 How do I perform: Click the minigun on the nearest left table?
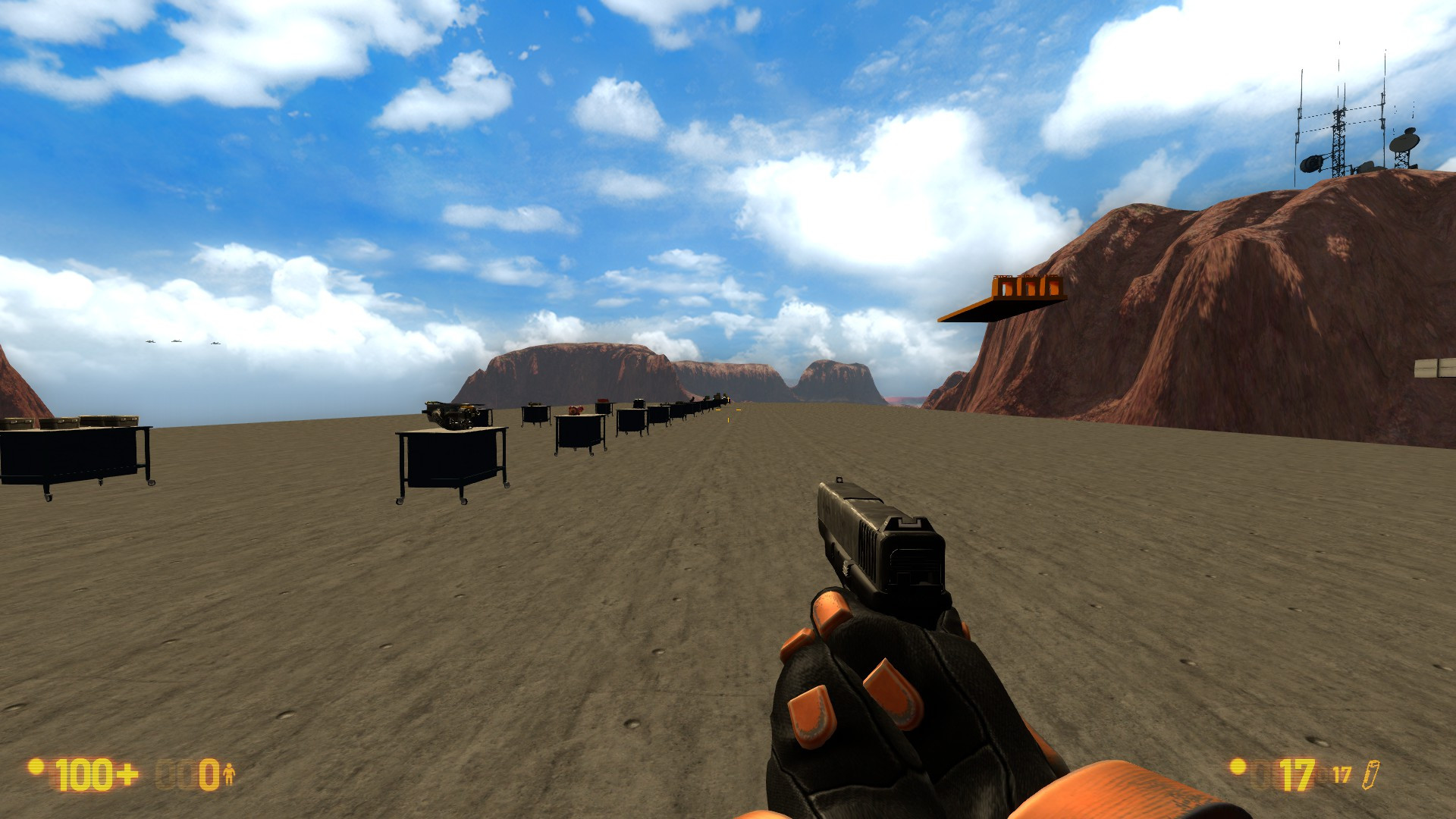click(x=453, y=416)
